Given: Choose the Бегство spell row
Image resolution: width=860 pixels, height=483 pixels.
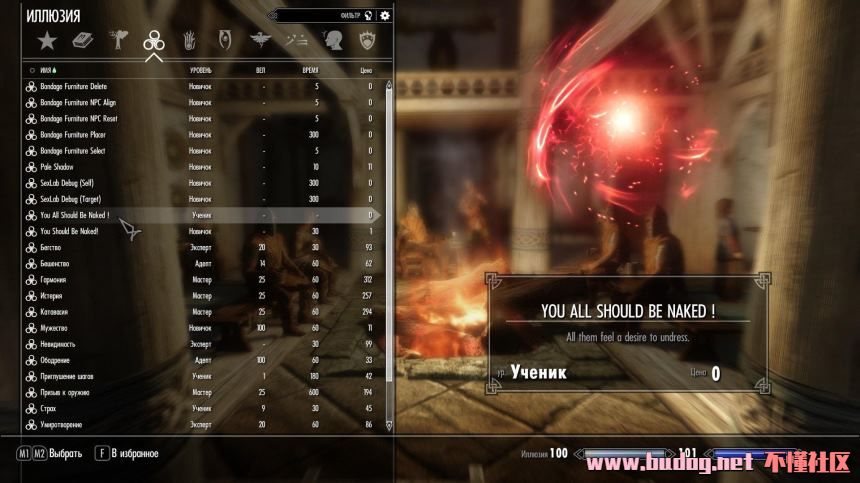Looking at the screenshot, I should (x=53, y=247).
